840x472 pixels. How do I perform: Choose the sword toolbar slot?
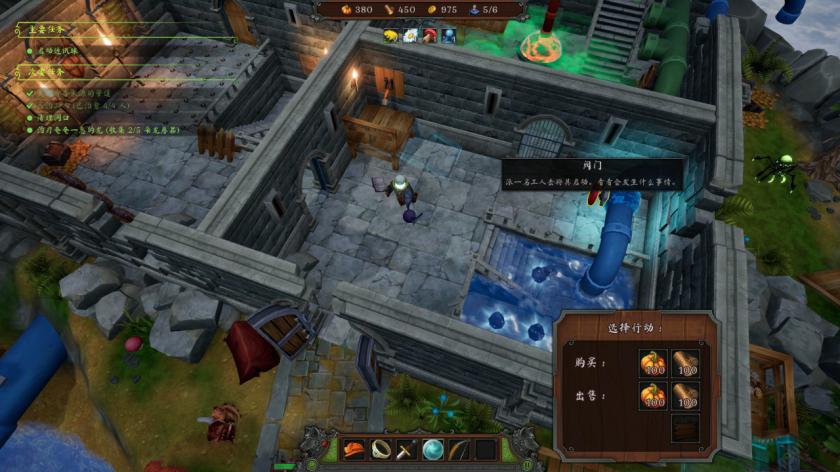point(407,449)
